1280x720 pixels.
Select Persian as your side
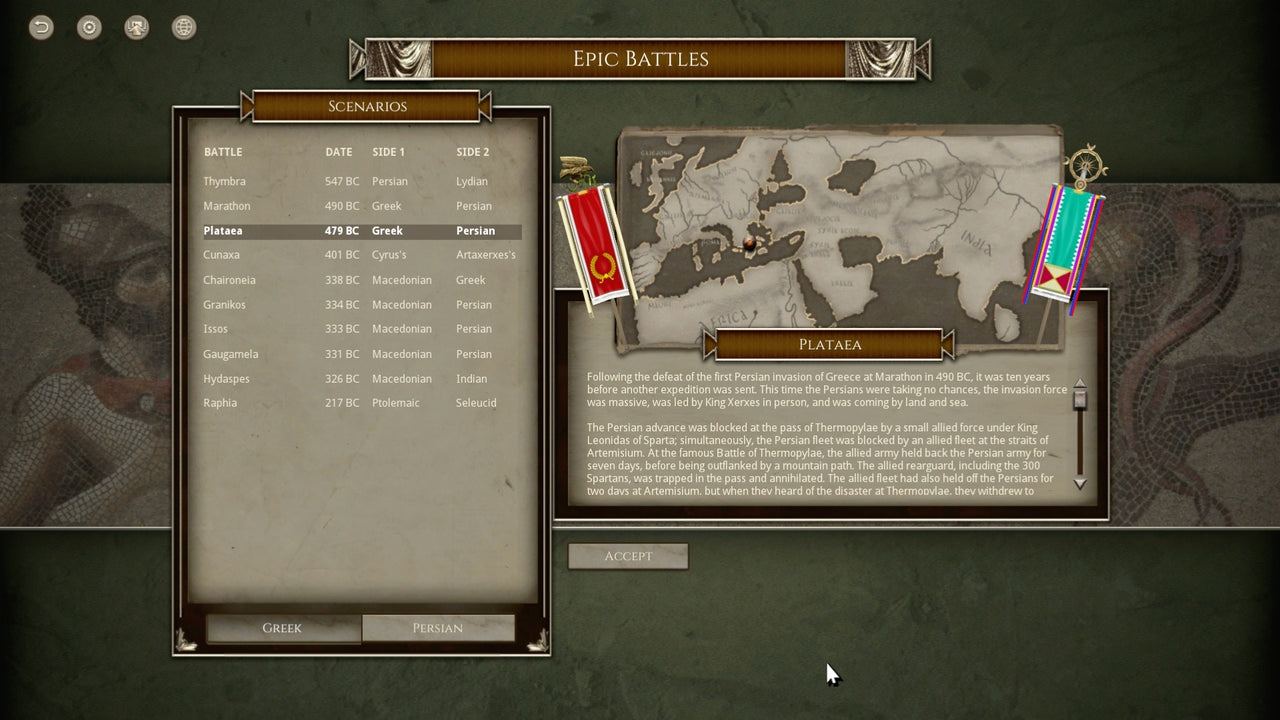(x=439, y=628)
